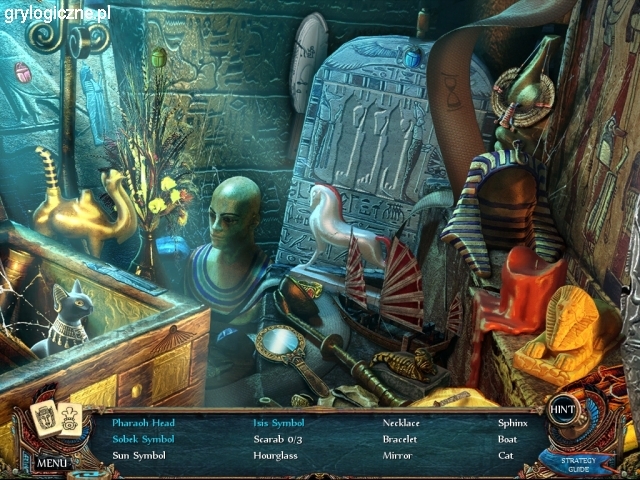
Task: Select the mask tile in the inventory
Action: (45, 420)
